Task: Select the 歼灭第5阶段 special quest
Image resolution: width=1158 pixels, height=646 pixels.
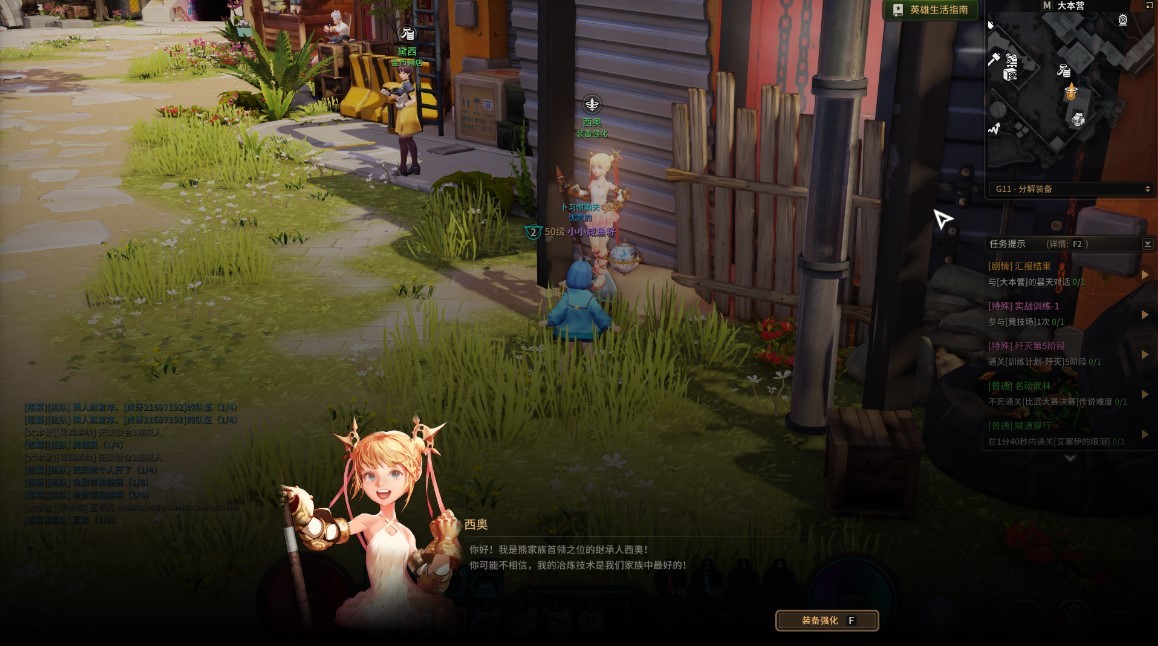Action: (1030, 346)
